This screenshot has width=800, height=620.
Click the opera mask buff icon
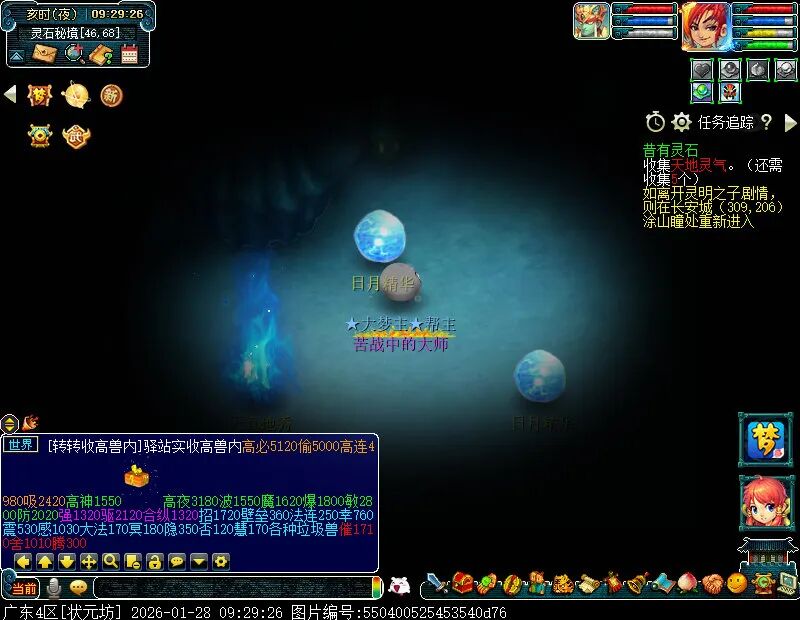coord(729,93)
